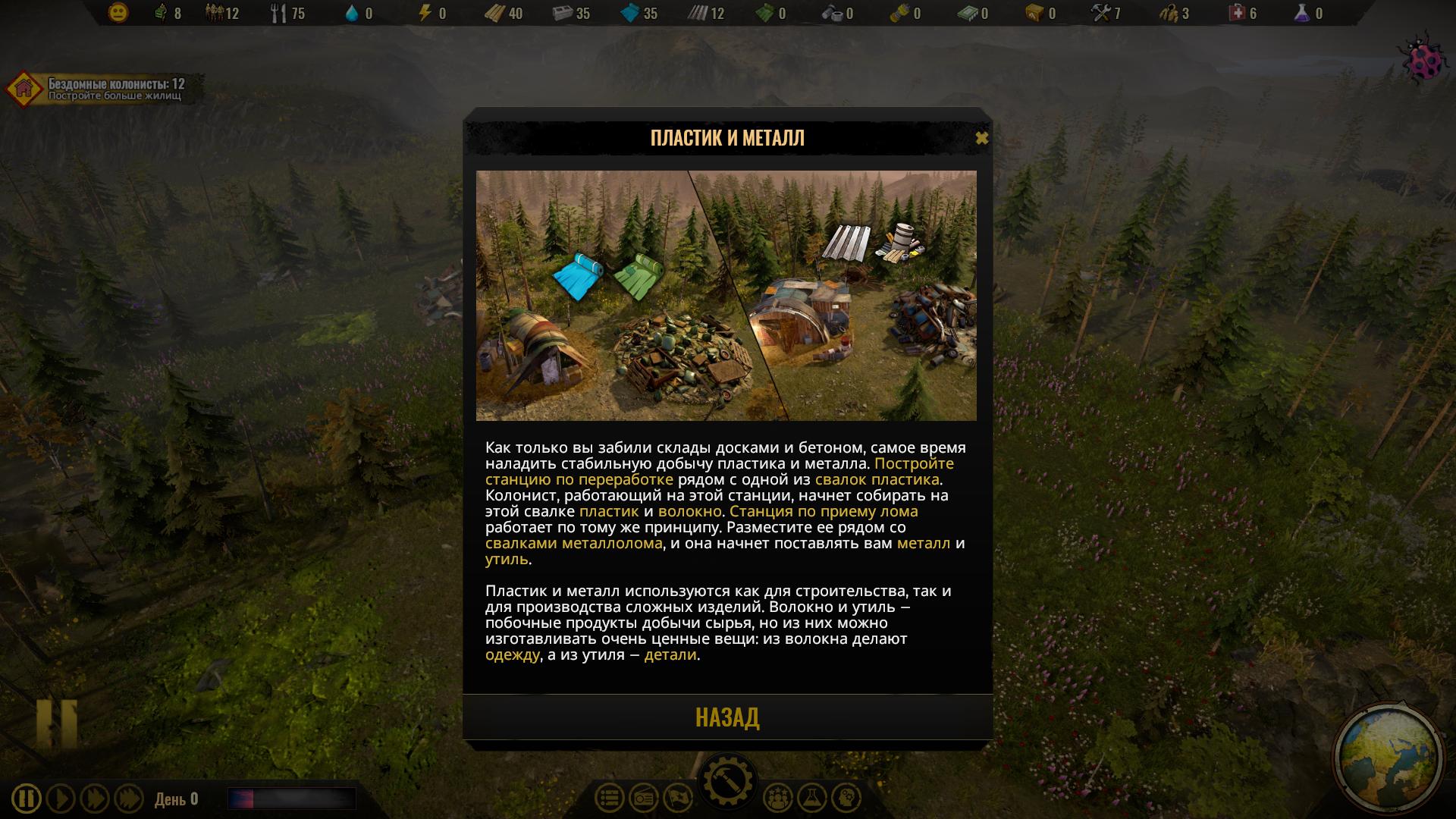Open the research flask icon
1456x819 pixels.
[811, 798]
